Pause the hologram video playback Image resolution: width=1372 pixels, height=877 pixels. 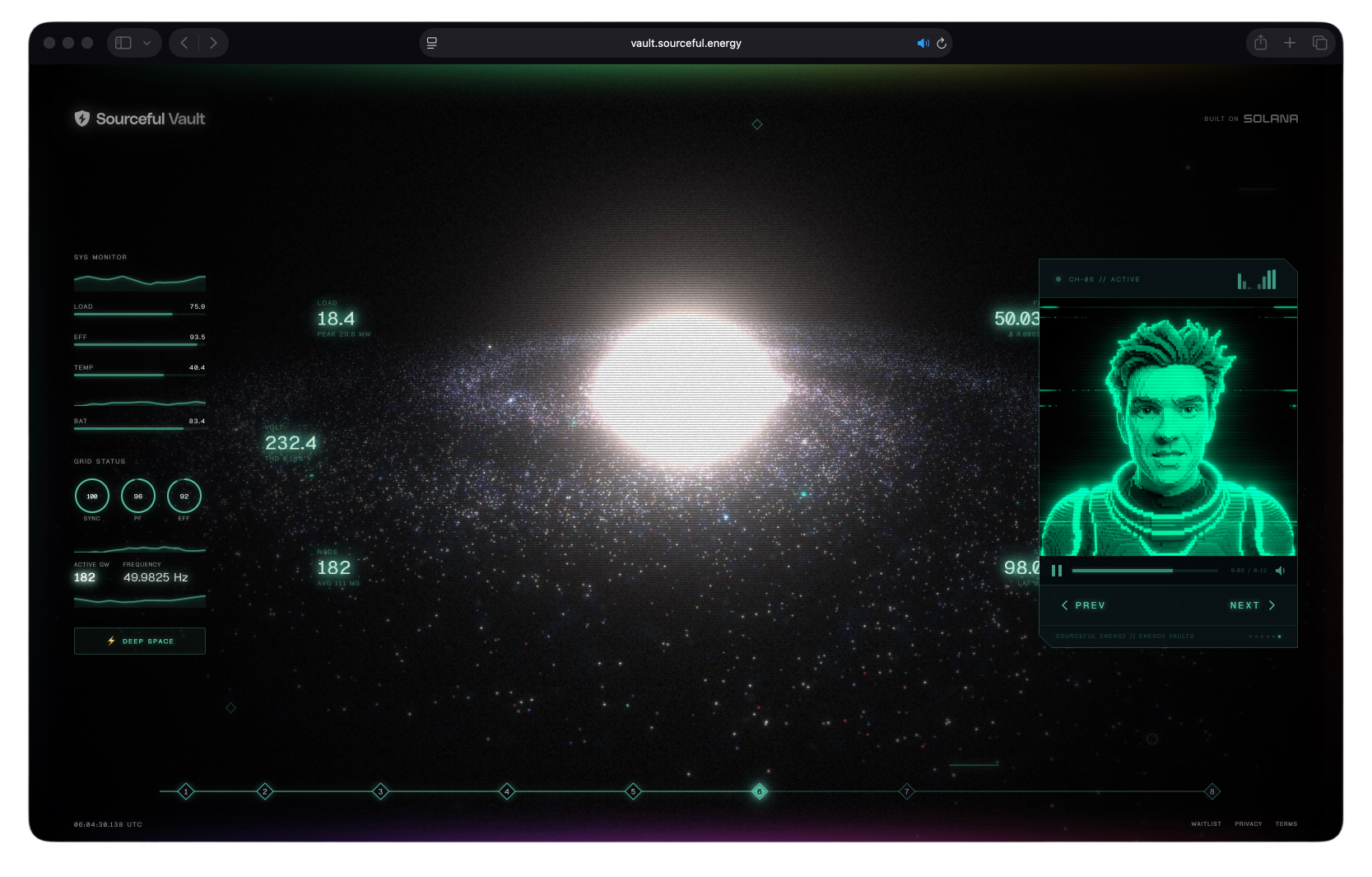[1057, 571]
